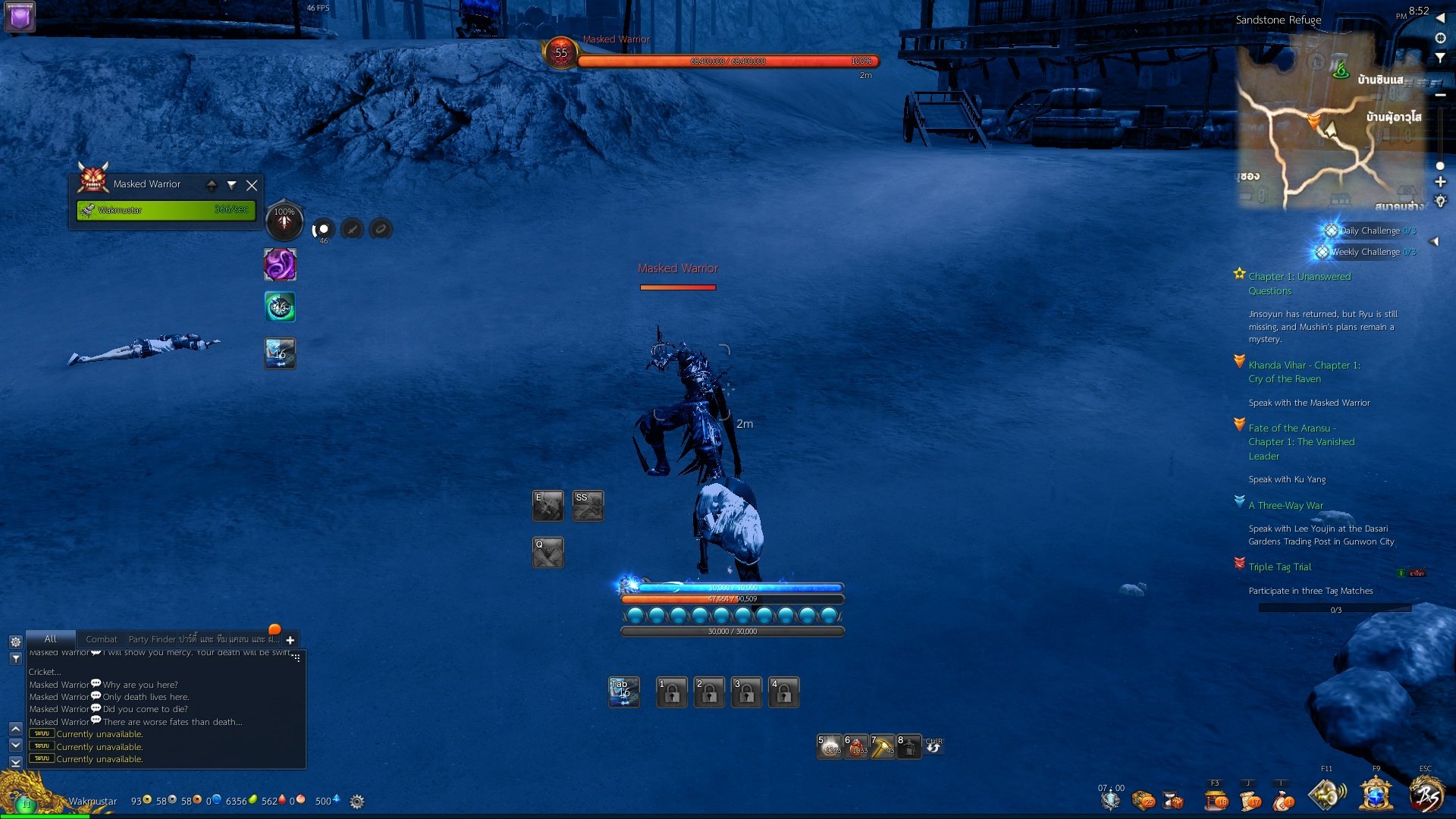Open chat settings gear above the filter
1456x819 pixels.
point(15,642)
